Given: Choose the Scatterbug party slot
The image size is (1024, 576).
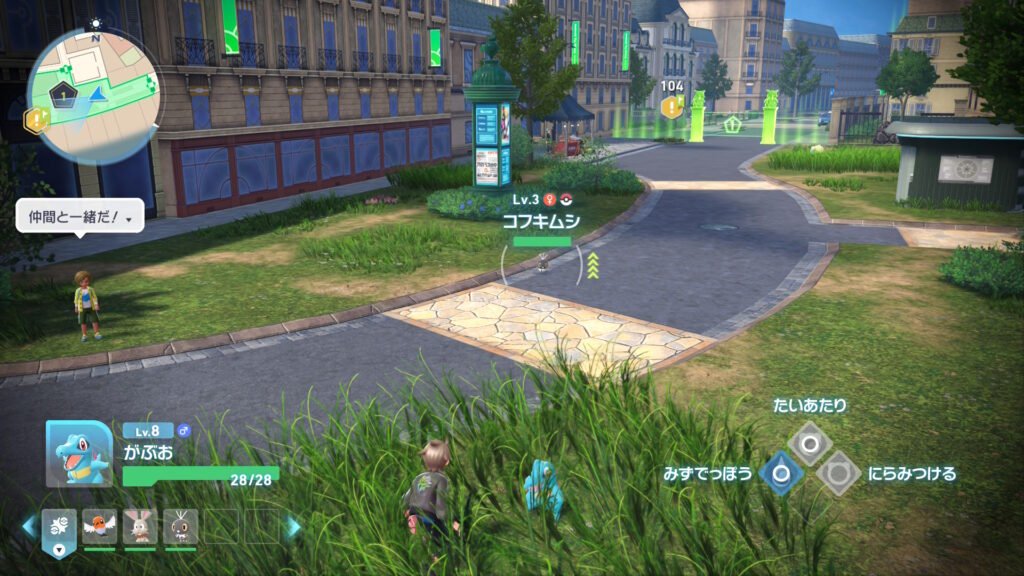Looking at the screenshot, I should [181, 526].
